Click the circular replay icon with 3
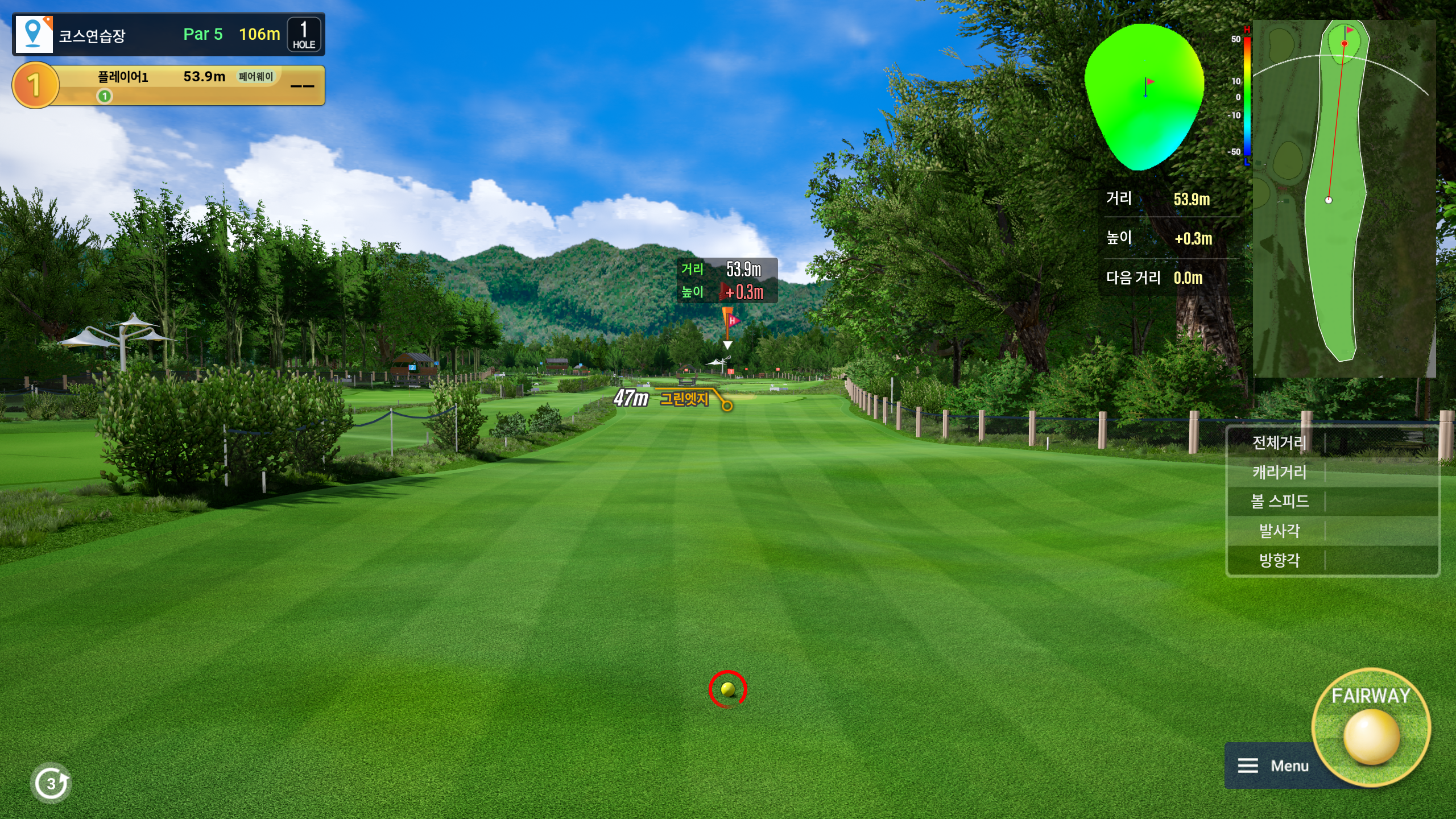The image size is (1456, 819). point(51,783)
